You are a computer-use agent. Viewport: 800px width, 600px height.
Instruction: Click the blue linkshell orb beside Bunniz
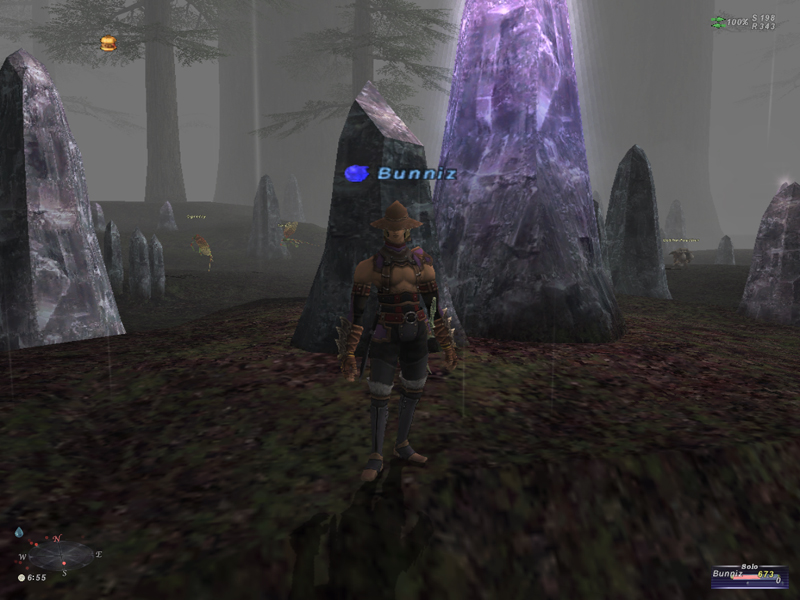tap(357, 174)
